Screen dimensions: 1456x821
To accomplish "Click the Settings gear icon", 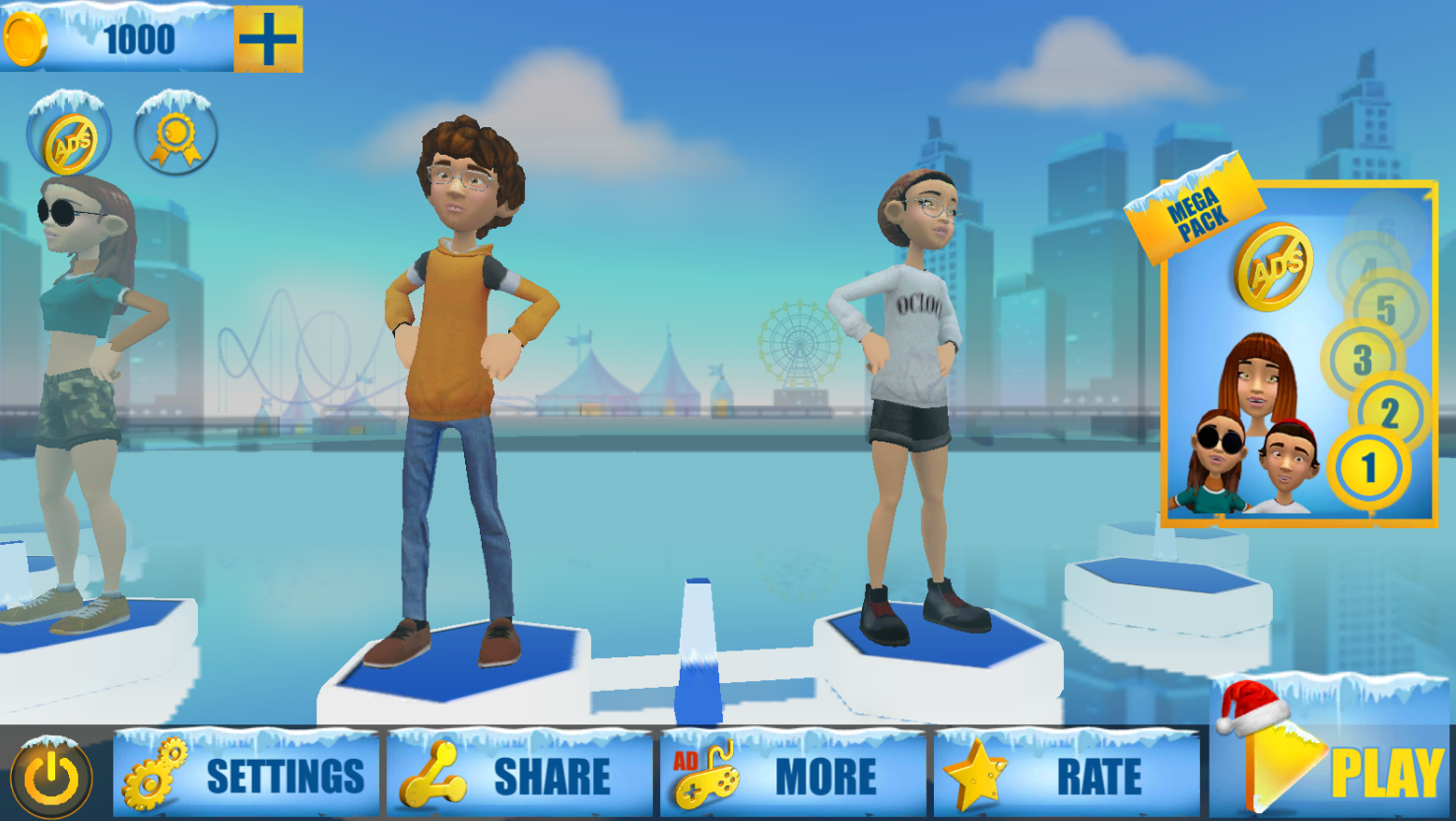I will (154, 775).
